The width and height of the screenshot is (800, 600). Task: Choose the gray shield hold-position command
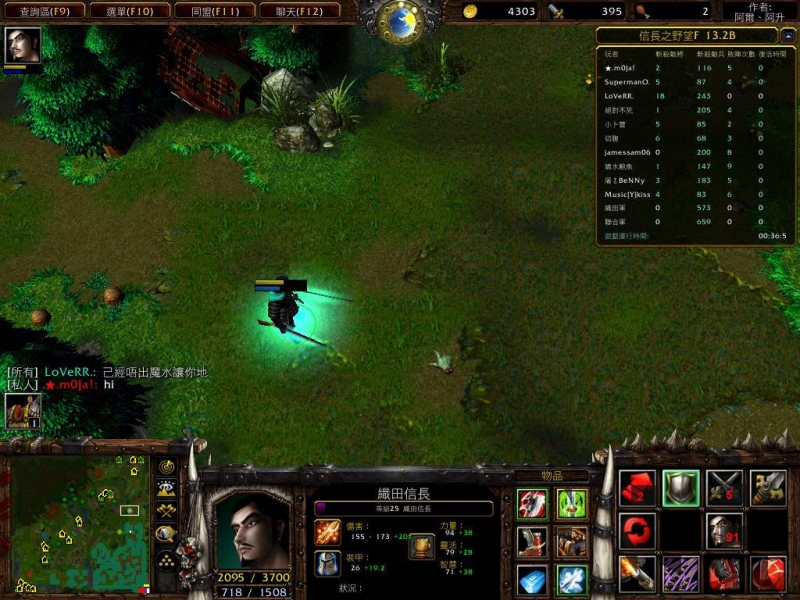point(681,488)
